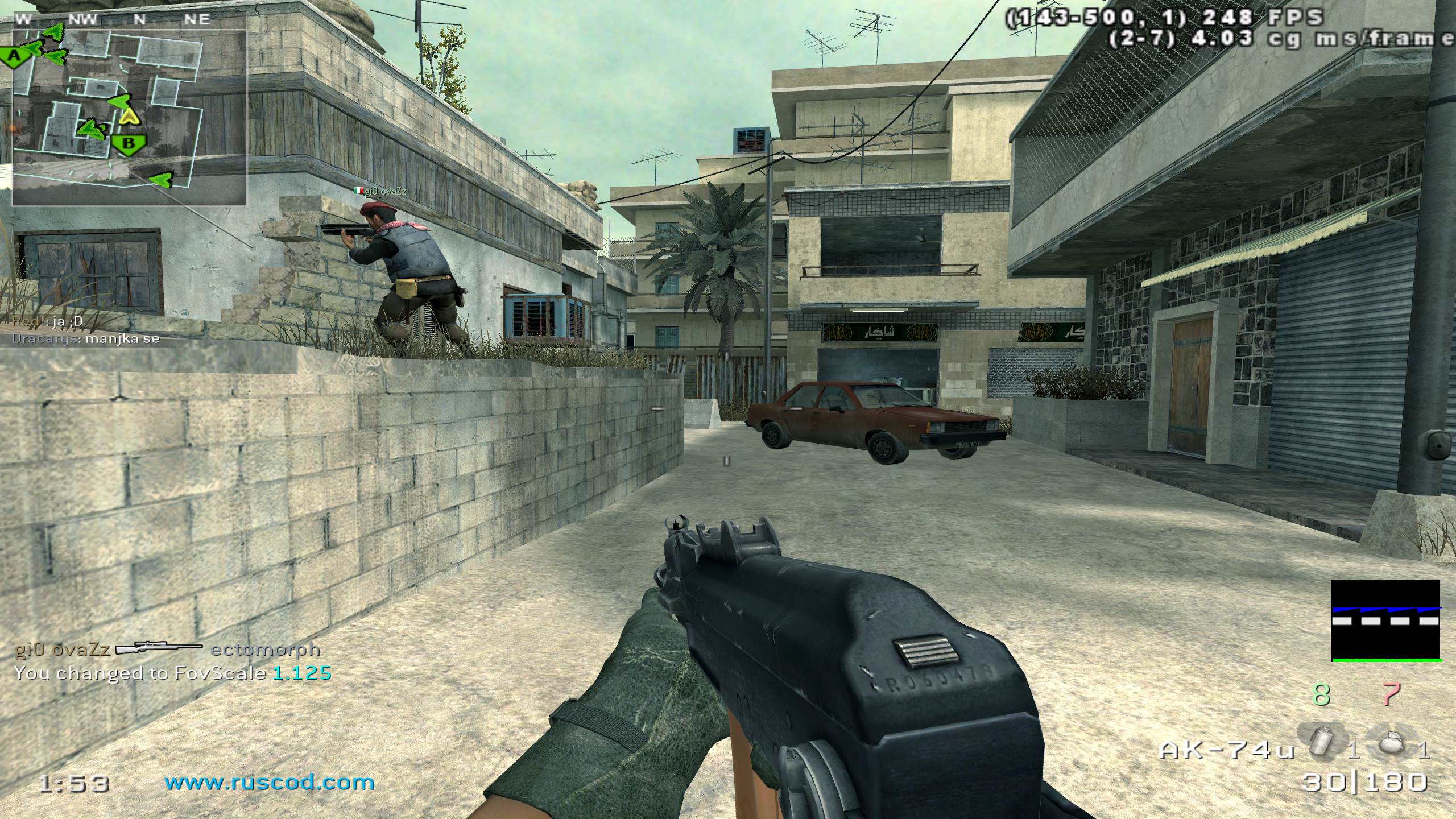The height and width of the screenshot is (819, 1456).
Task: Click the Dracarys chat message
Action: point(86,339)
